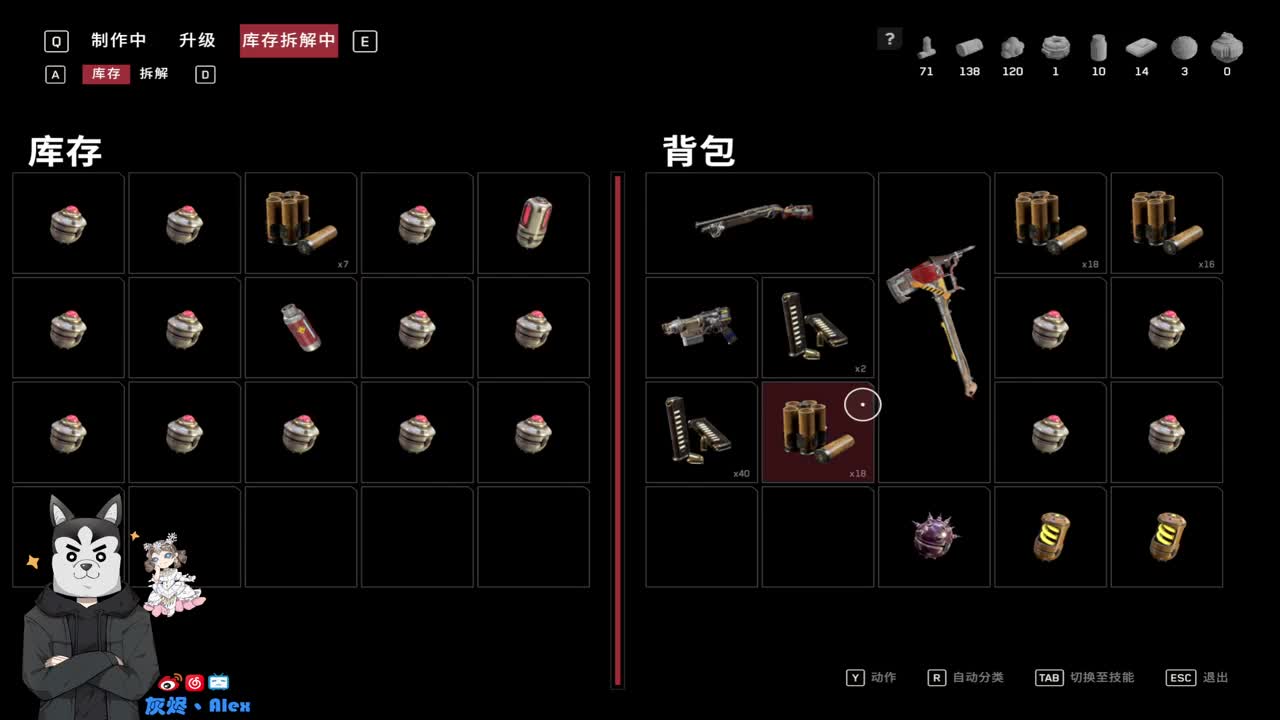Image resolution: width=1280 pixels, height=720 pixels.
Task: Select the shotgun shells x7 in inventory
Action: coord(300,222)
